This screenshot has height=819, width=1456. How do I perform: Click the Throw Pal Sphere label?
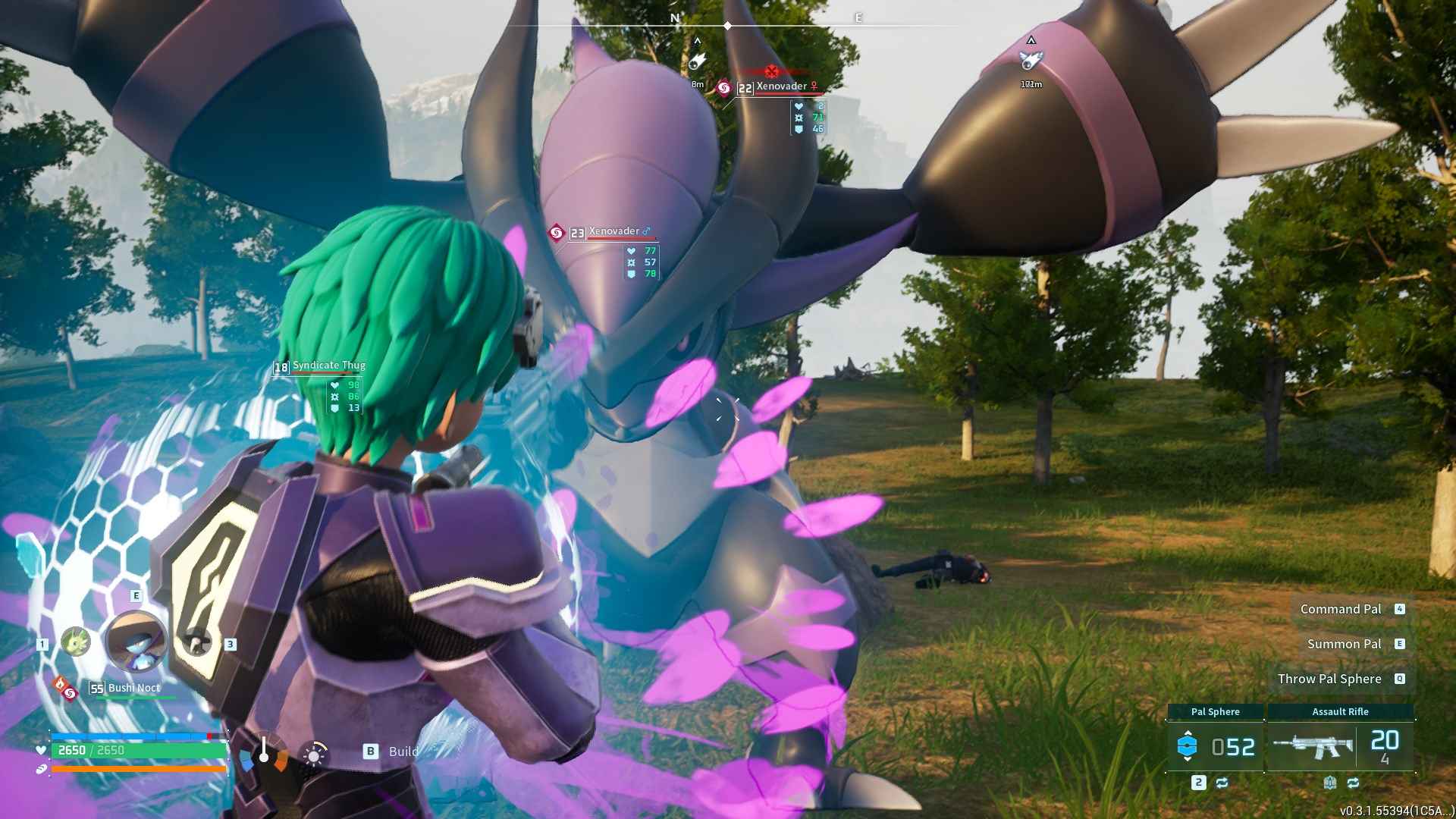(1329, 679)
